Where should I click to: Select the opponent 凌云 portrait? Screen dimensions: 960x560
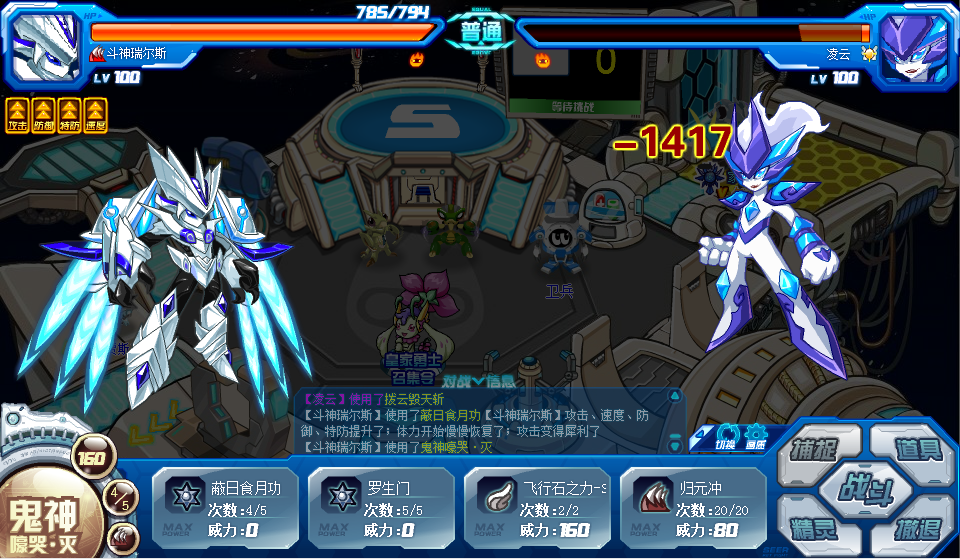914,46
